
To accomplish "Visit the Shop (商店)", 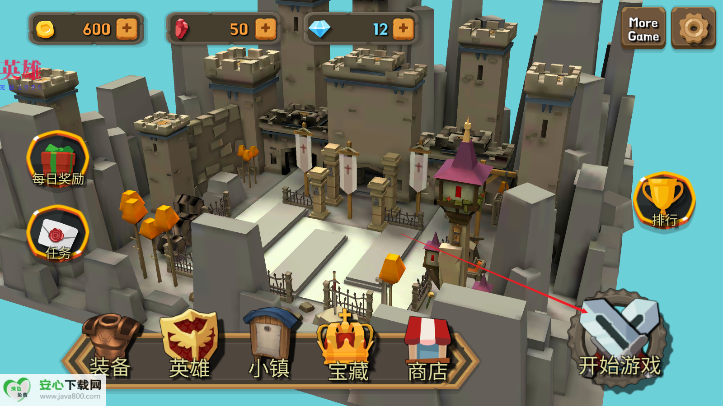I will [x=427, y=347].
